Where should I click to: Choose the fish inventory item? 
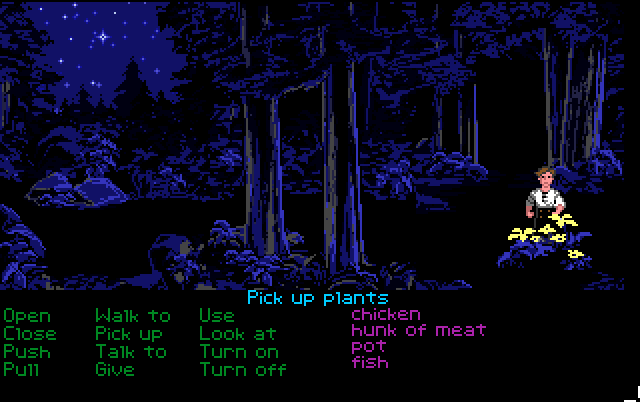[x=369, y=362]
